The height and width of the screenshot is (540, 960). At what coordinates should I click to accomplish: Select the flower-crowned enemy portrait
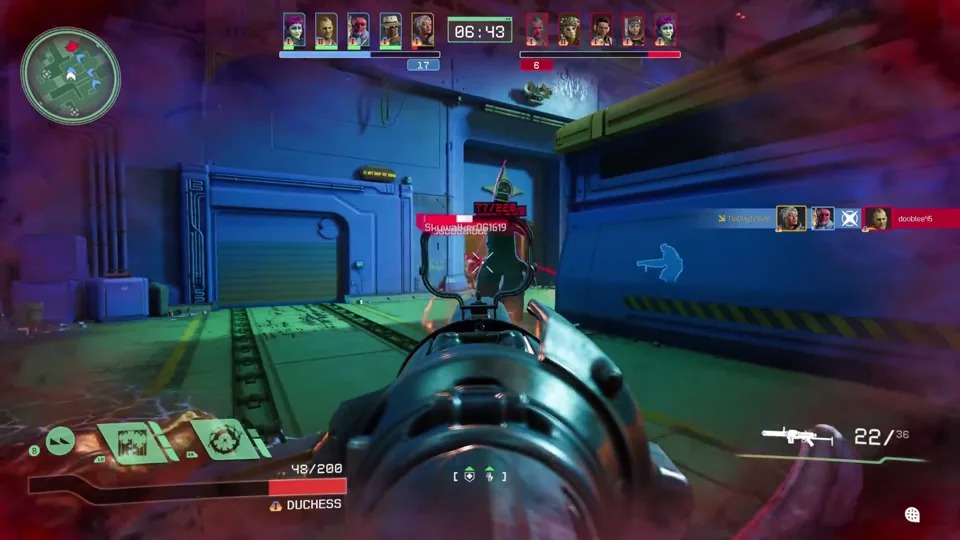tap(572, 30)
